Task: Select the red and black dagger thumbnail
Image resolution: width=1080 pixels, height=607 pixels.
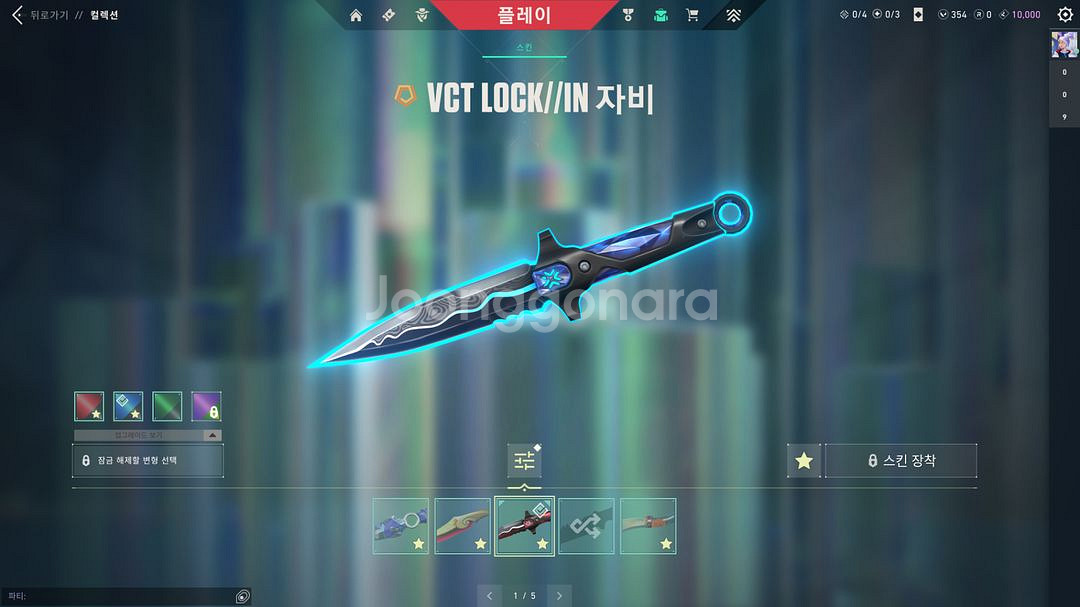Action: (x=525, y=526)
